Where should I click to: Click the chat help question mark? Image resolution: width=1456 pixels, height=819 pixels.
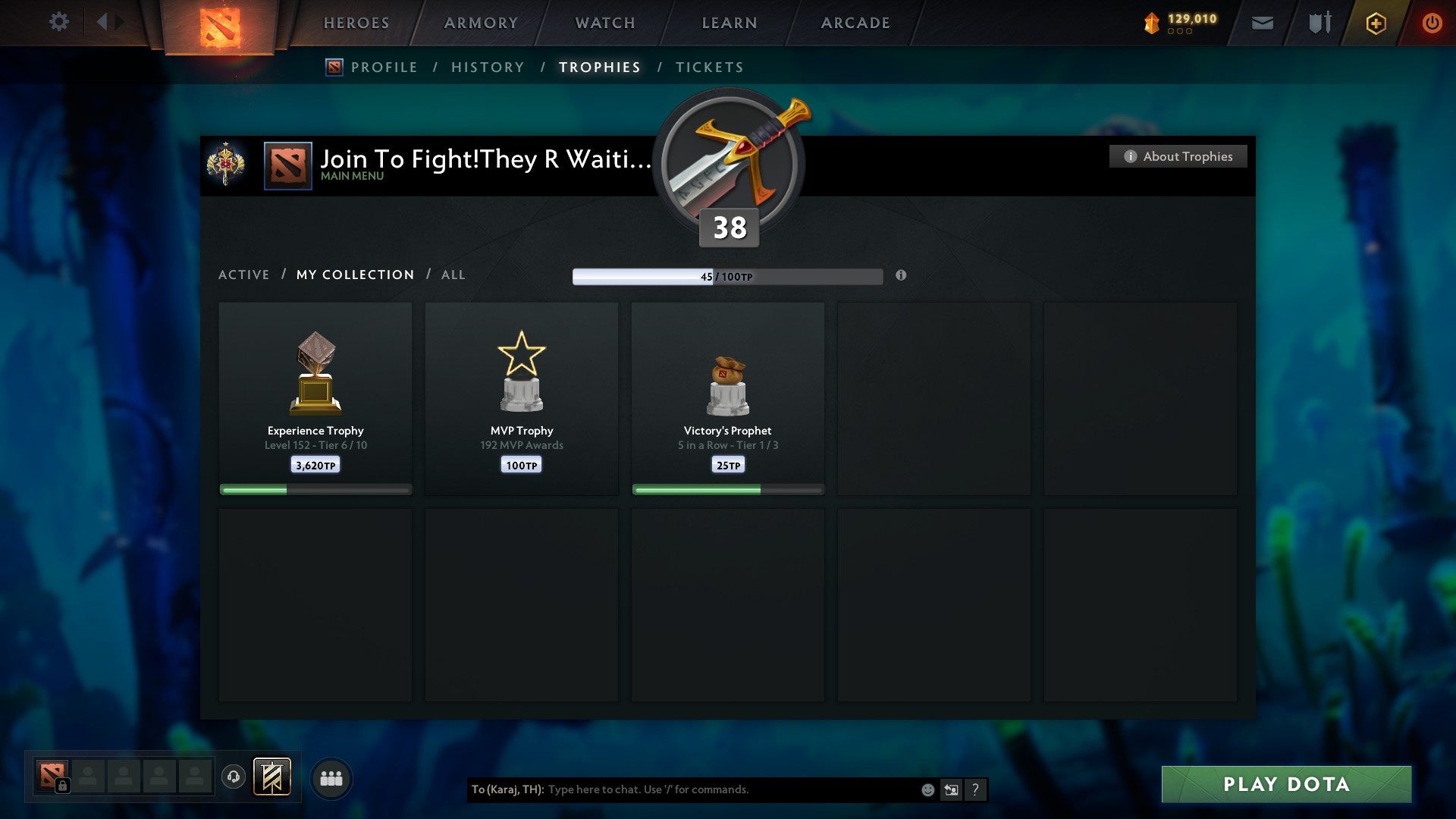tap(976, 789)
